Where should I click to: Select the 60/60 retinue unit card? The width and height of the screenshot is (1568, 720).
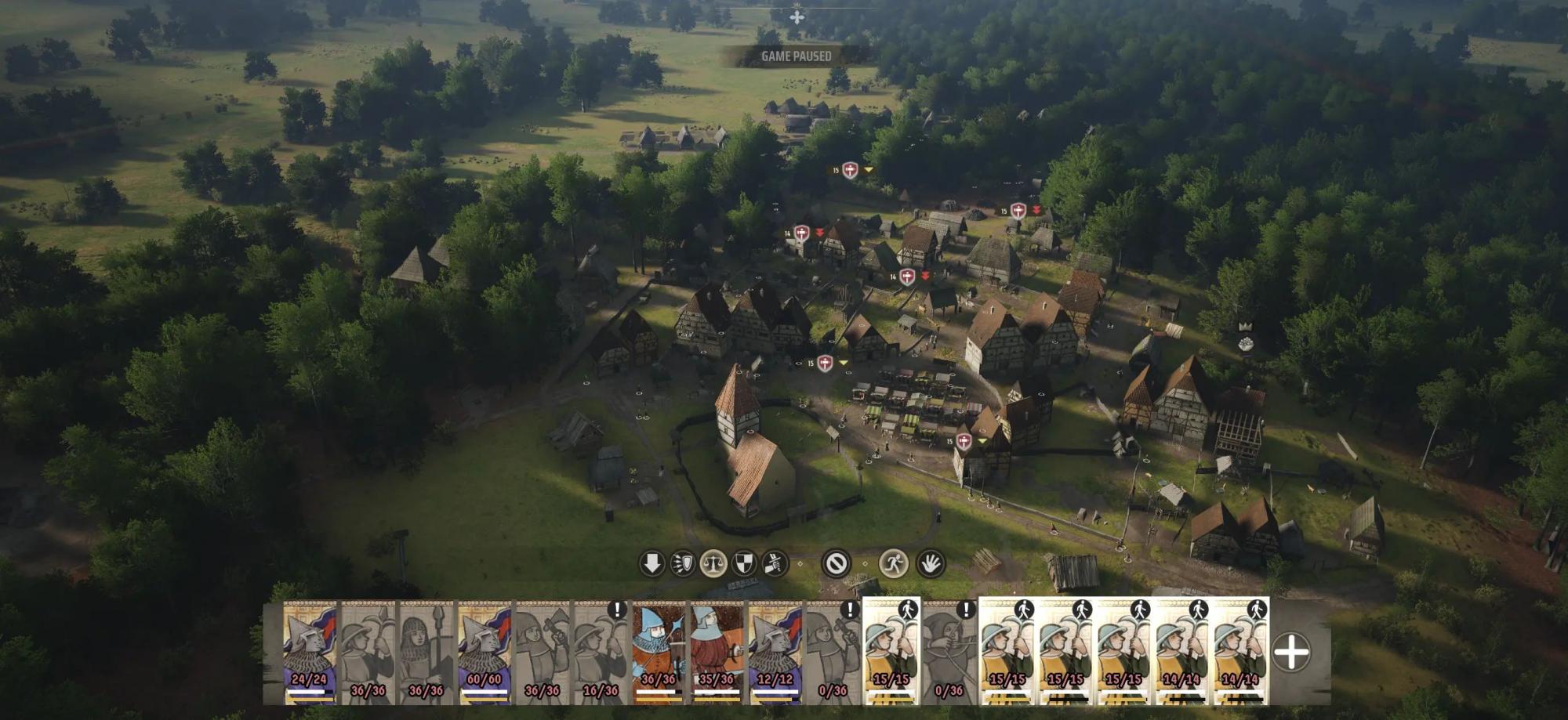(x=485, y=652)
